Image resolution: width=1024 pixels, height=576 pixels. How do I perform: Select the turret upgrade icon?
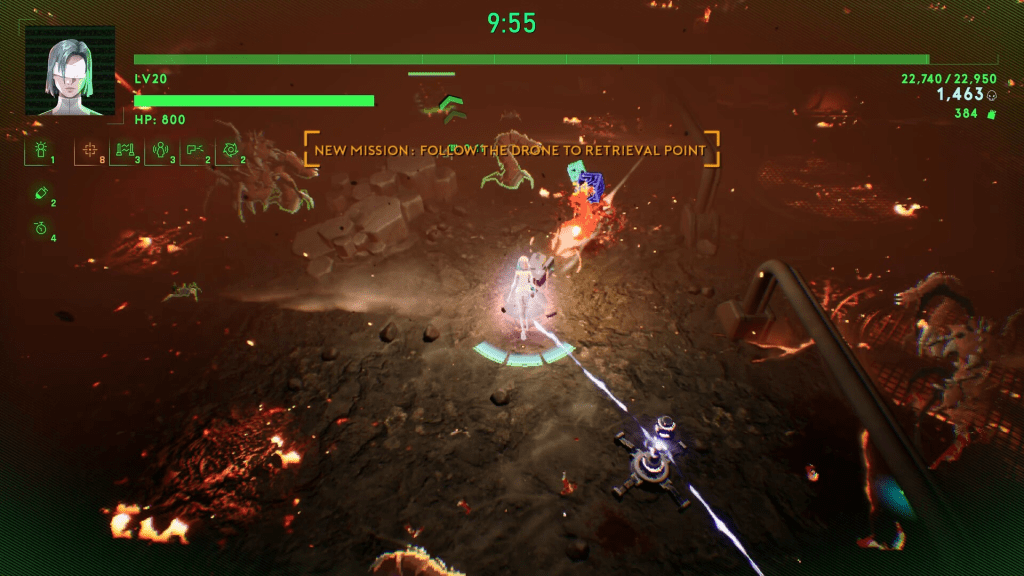pos(40,151)
